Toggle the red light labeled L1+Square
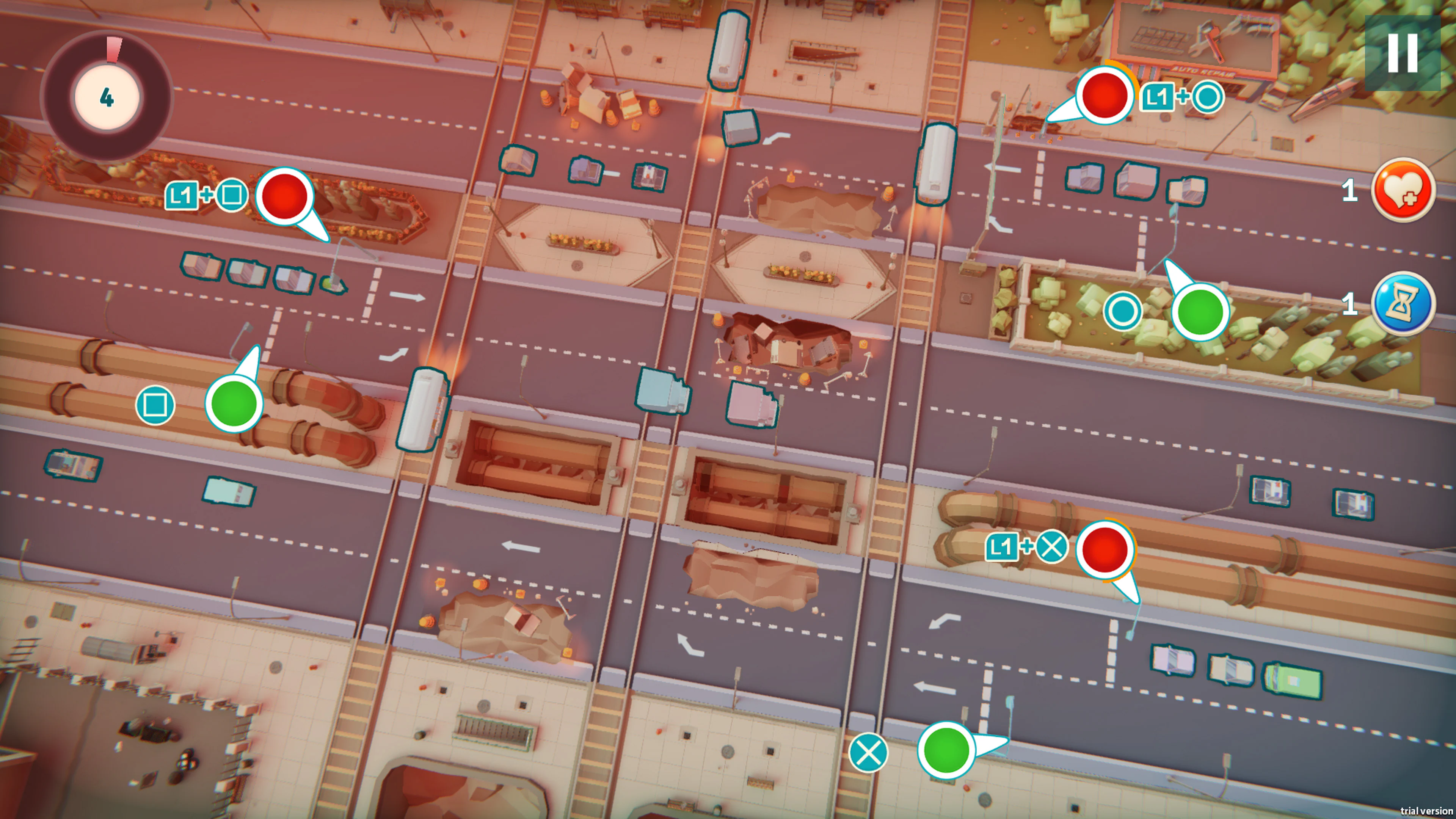Screen dimensions: 1456x819 pos(284,196)
